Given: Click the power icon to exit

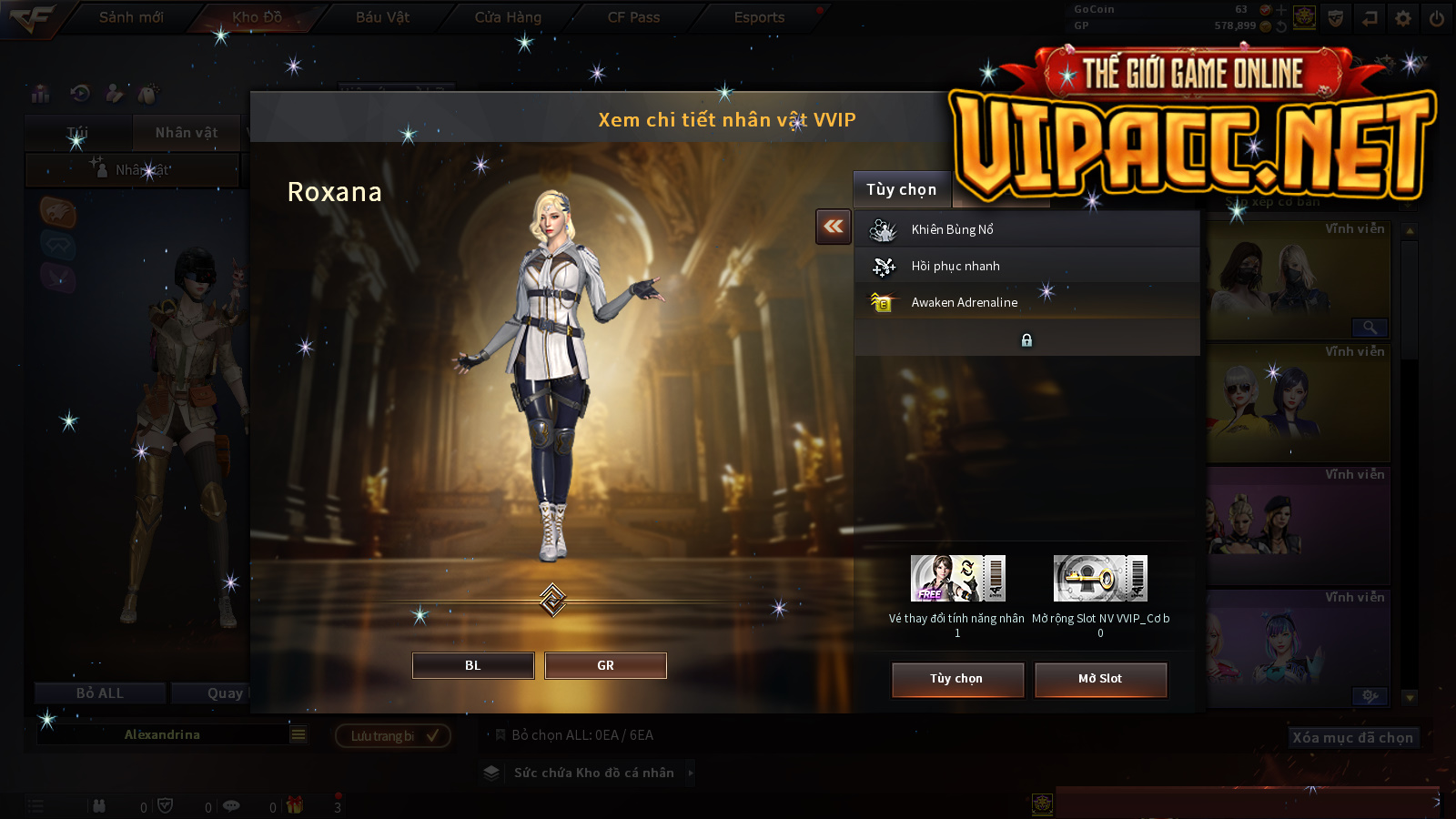Looking at the screenshot, I should click(1436, 18).
